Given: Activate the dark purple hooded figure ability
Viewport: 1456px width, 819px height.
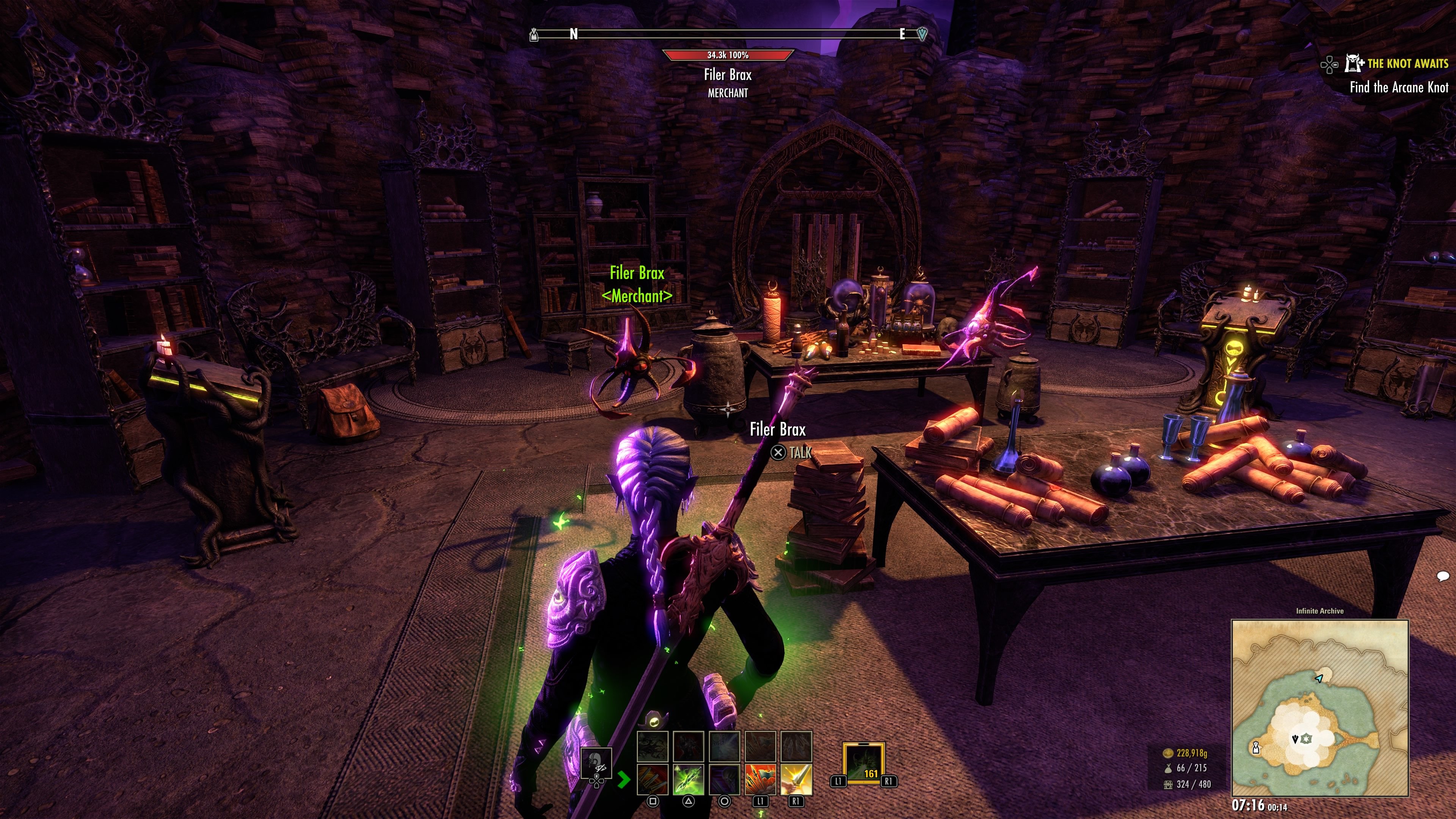Looking at the screenshot, I should [724, 780].
